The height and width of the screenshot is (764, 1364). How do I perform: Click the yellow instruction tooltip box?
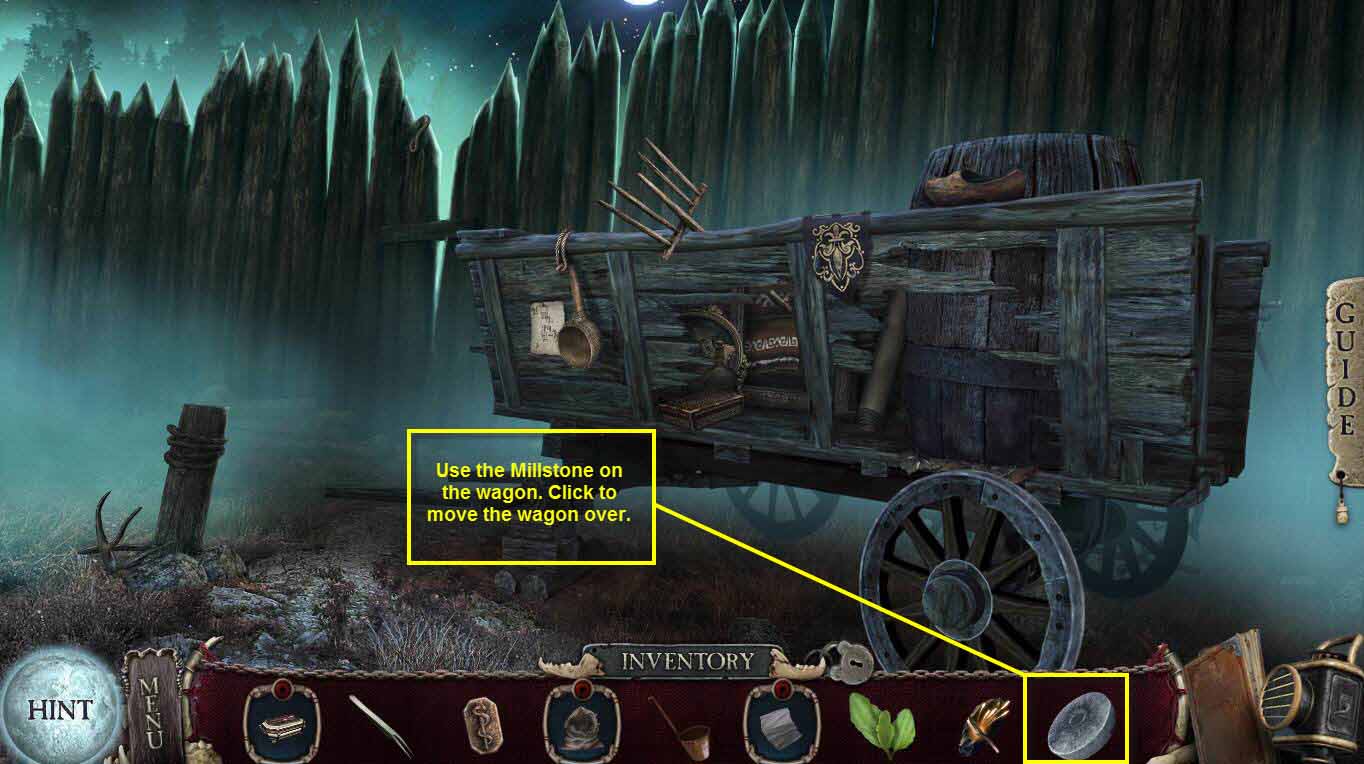pyautogui.click(x=532, y=495)
